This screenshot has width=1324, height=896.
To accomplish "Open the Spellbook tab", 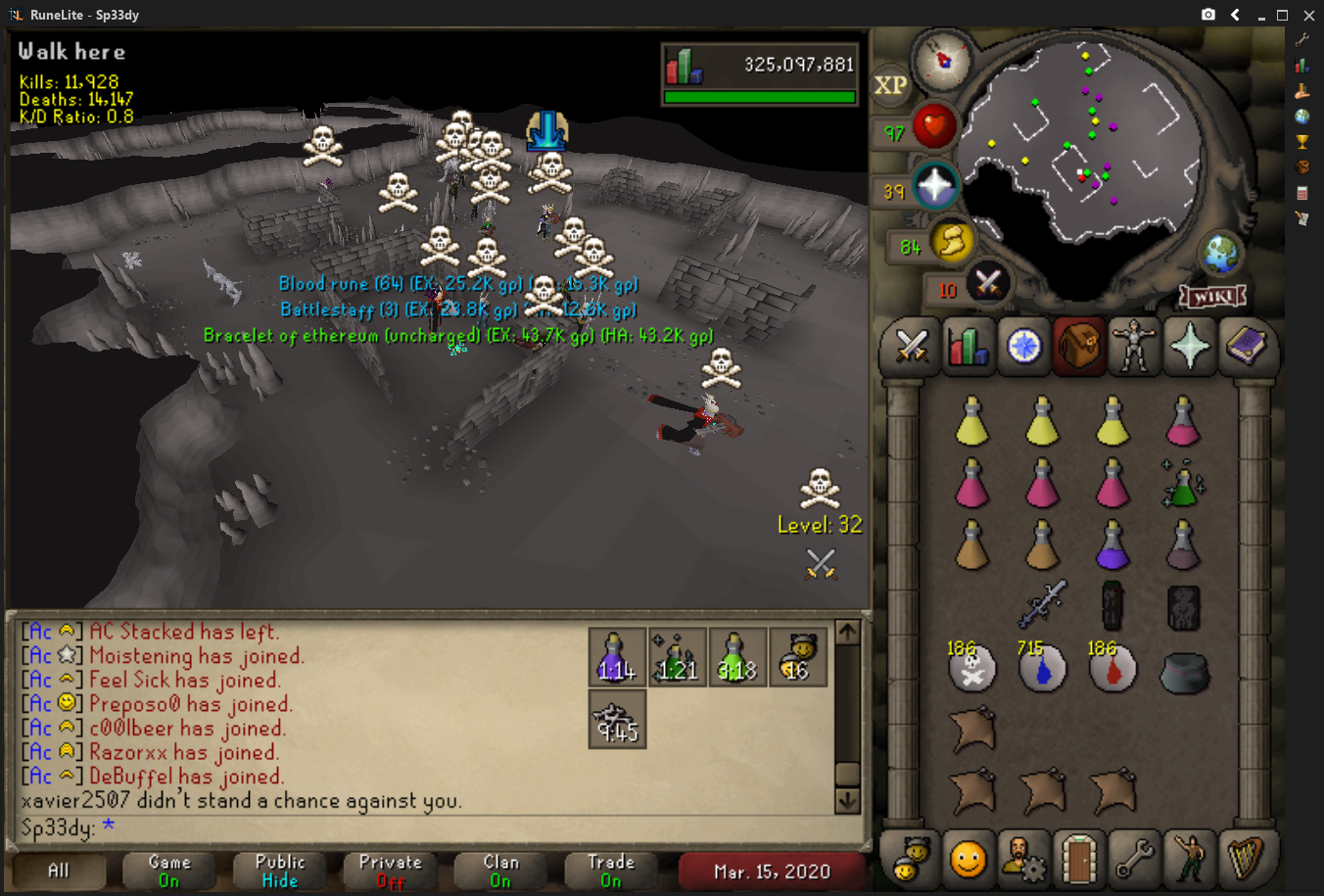I will coord(1246,347).
